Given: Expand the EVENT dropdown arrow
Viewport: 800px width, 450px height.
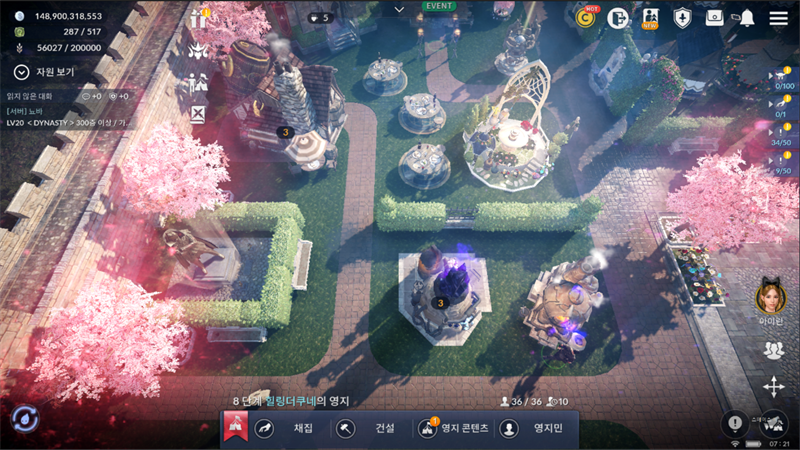Looking at the screenshot, I should click(x=399, y=9).
